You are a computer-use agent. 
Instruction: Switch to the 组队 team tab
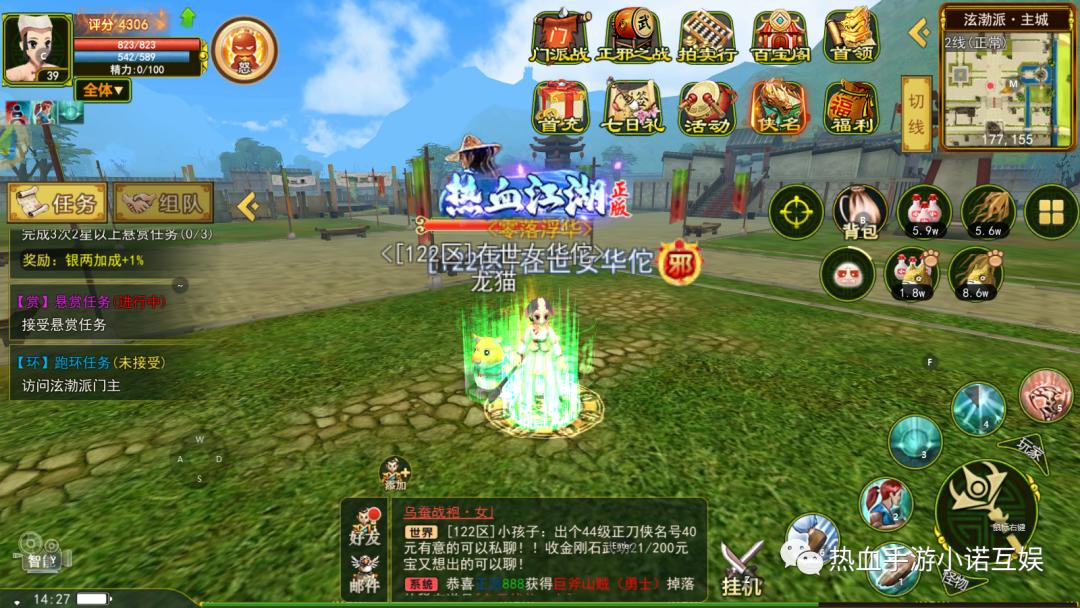pyautogui.click(x=164, y=204)
